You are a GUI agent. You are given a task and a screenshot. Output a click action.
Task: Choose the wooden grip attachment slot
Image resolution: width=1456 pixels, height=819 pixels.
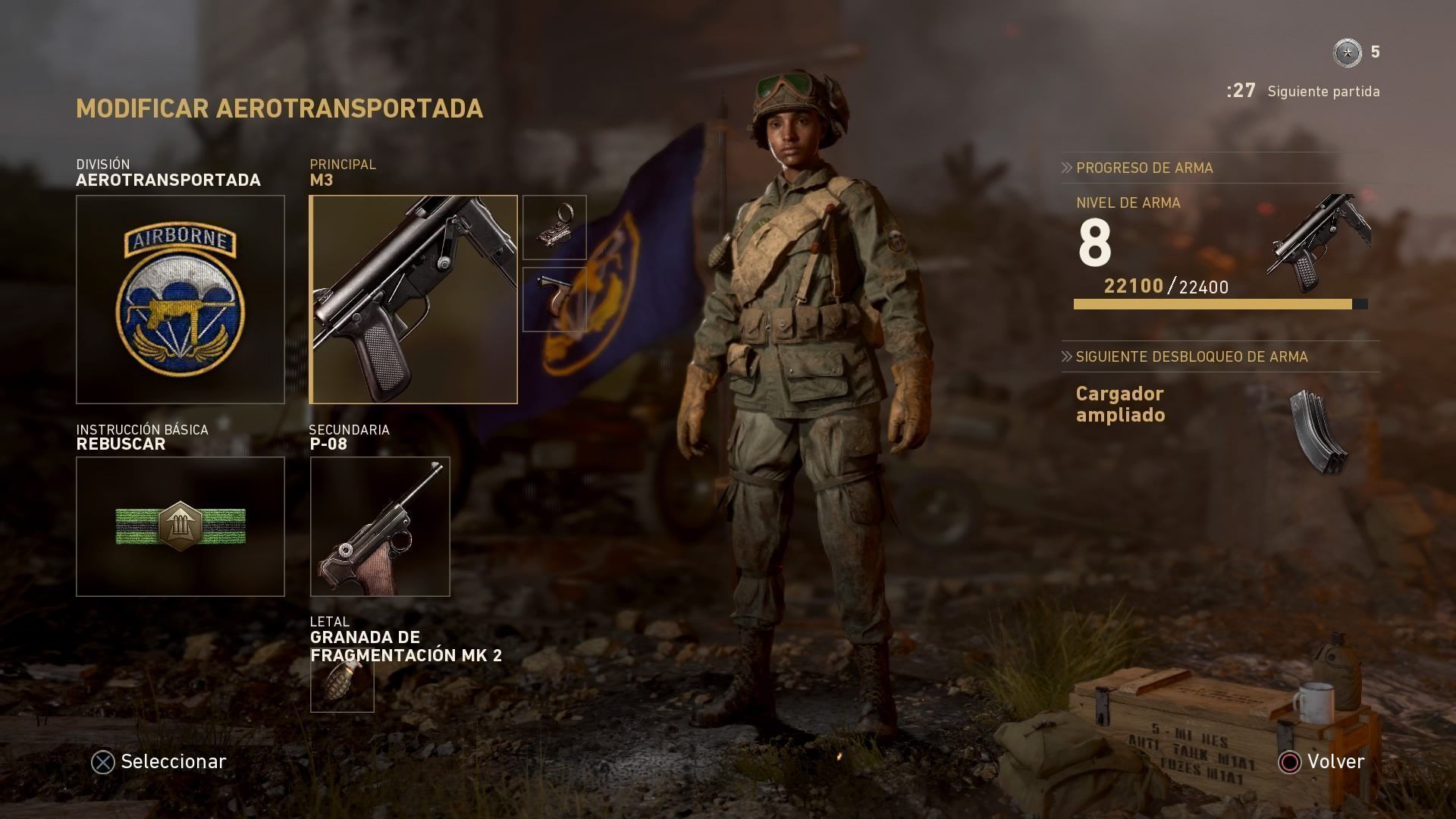pos(554,299)
